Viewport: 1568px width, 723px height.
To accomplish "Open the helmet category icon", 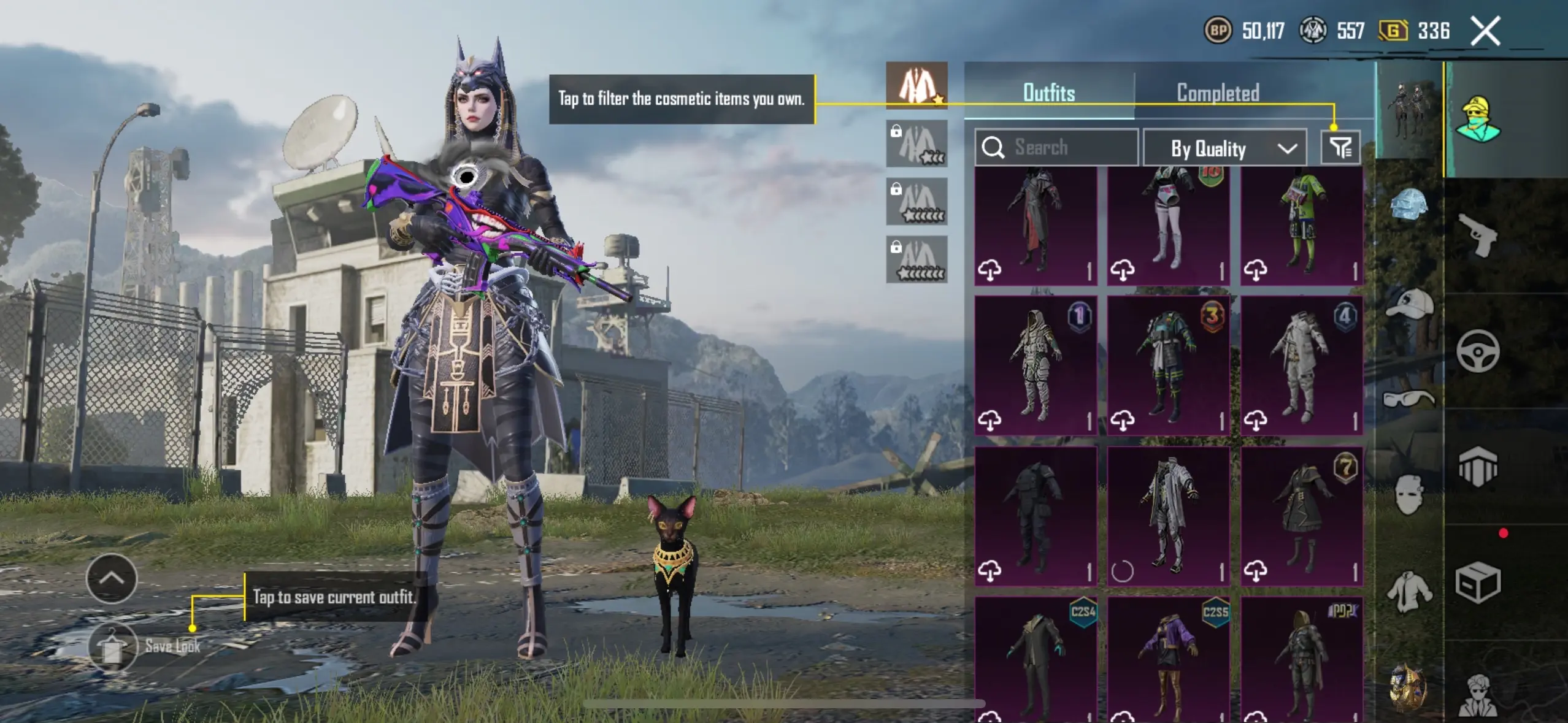I will coord(1409,204).
